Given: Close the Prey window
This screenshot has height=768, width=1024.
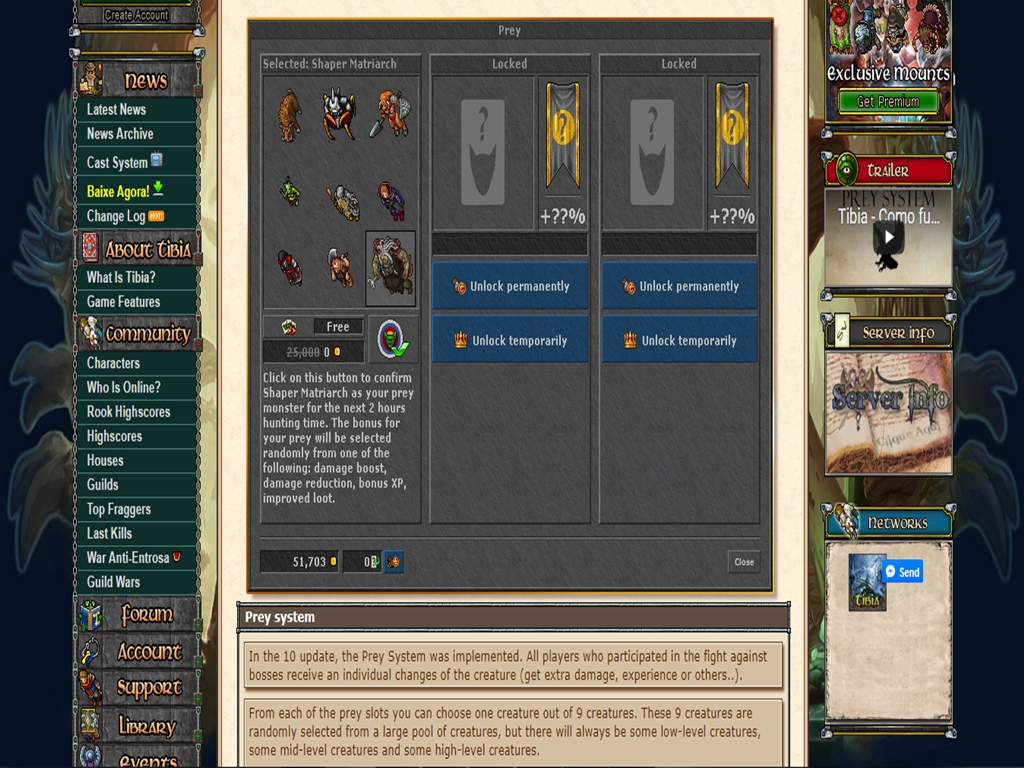Looking at the screenshot, I should 744,562.
